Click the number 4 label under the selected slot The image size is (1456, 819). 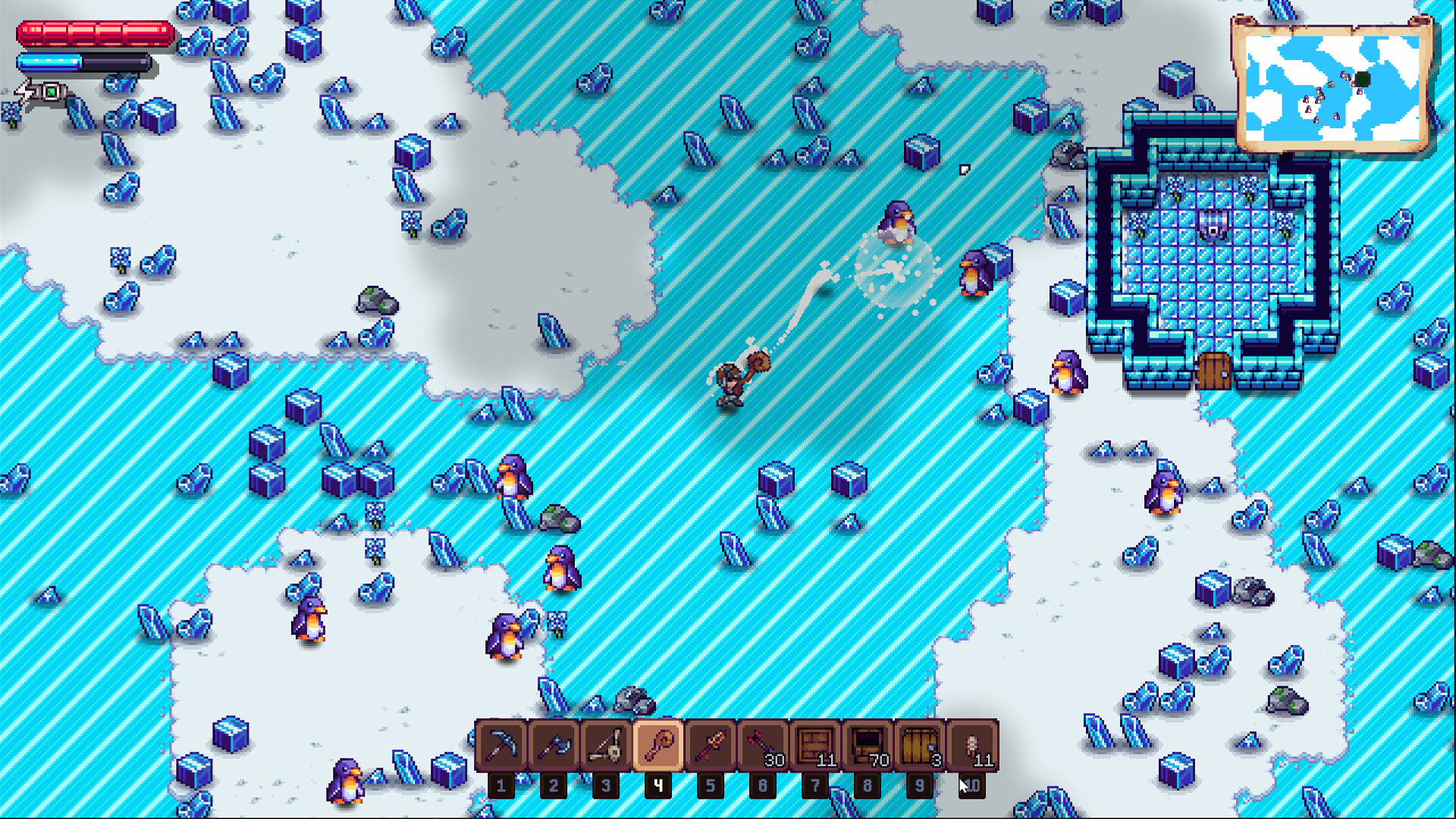(x=657, y=786)
